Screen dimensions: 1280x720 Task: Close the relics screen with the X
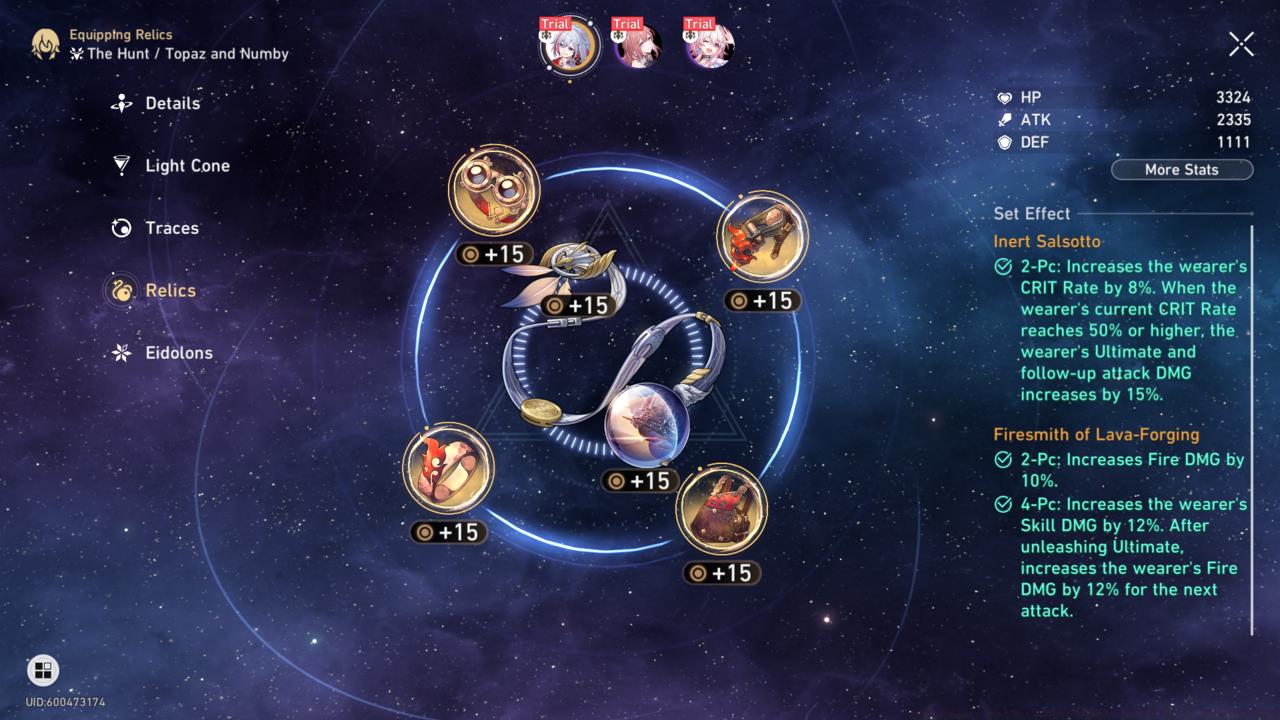(x=1241, y=44)
